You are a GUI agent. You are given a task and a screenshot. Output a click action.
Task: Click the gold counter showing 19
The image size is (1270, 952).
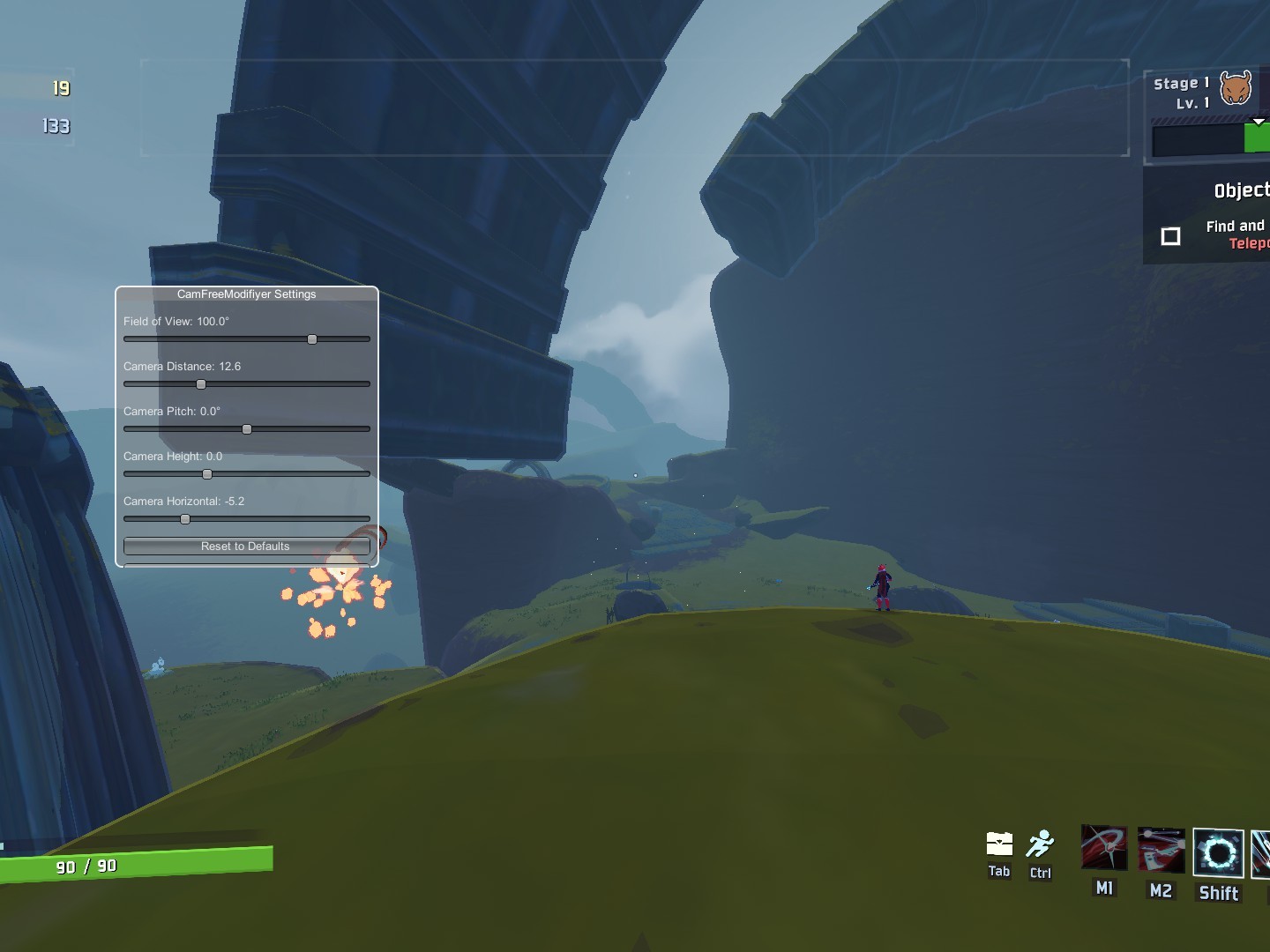coord(60,88)
